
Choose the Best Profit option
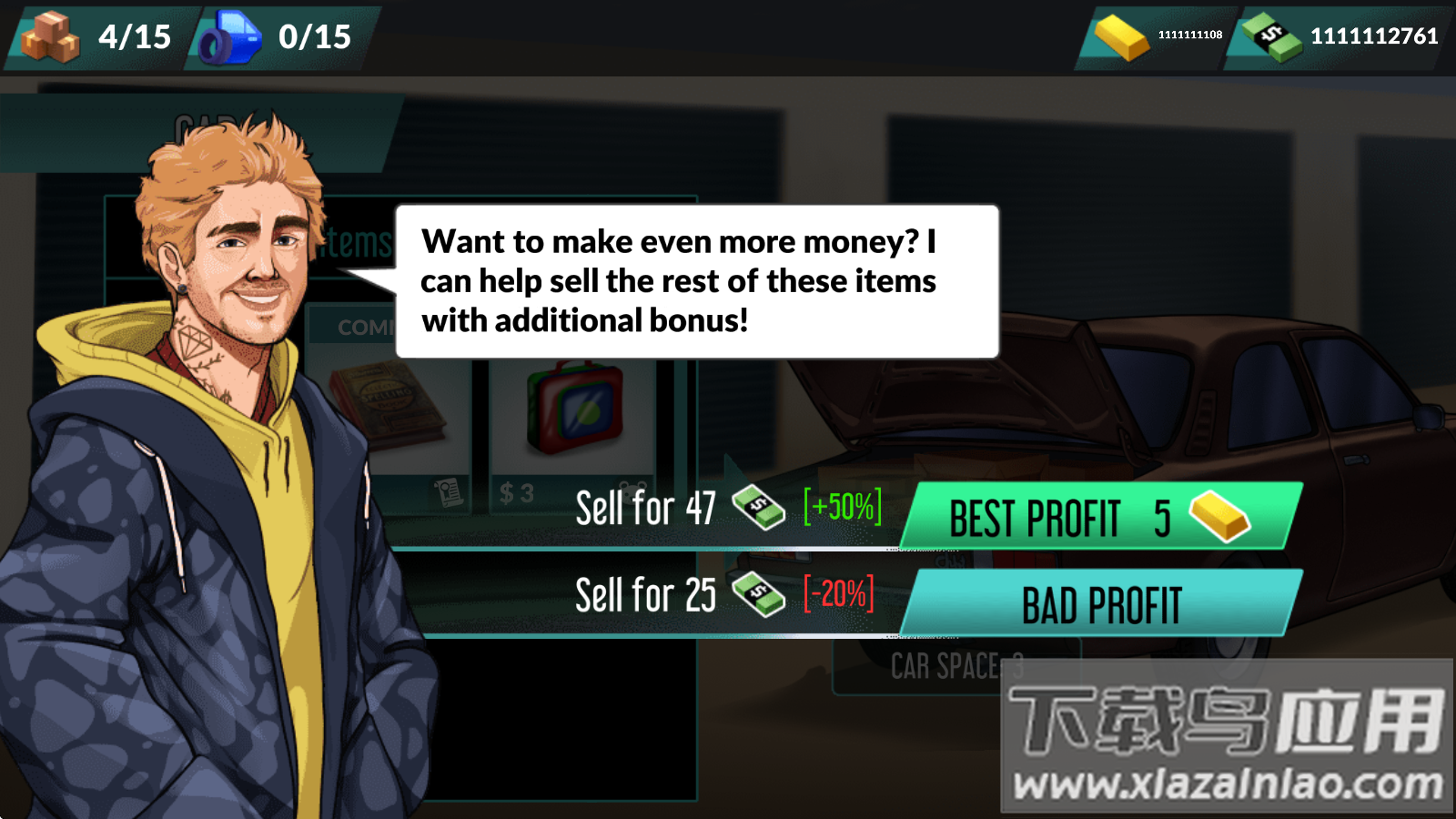pos(1101,517)
